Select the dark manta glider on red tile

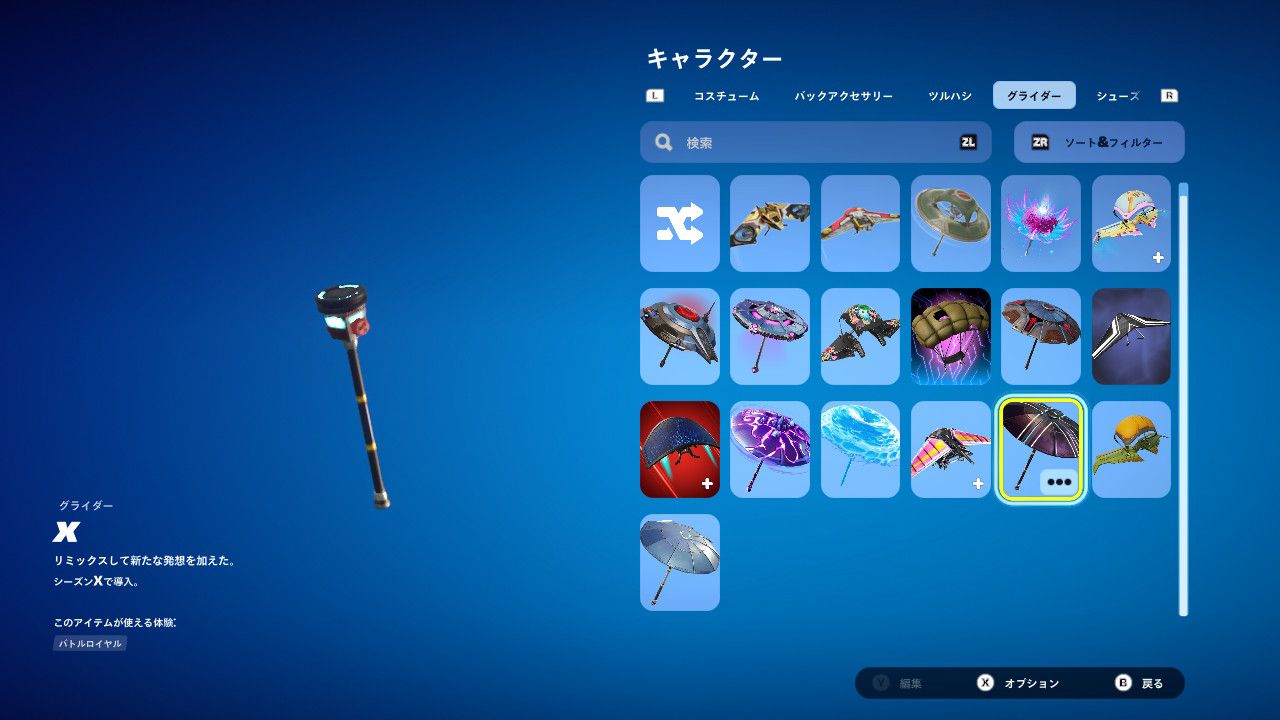[680, 449]
